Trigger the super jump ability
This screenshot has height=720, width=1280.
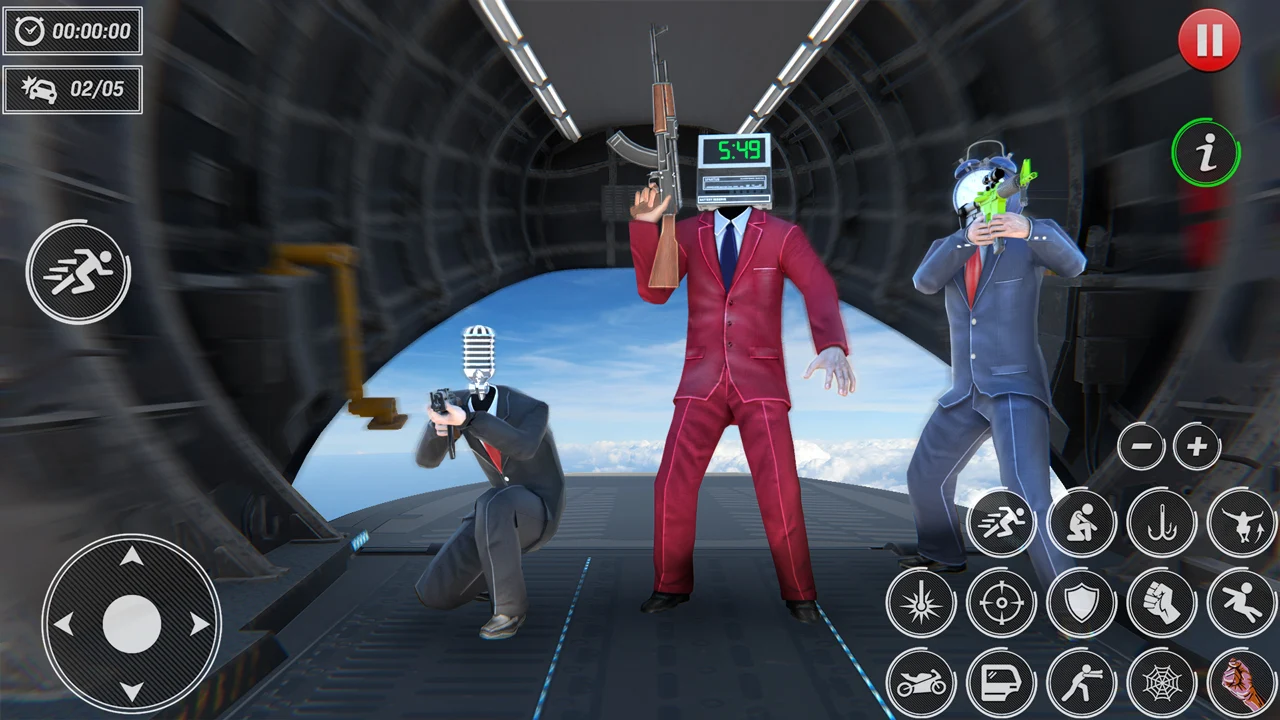click(x=1241, y=523)
